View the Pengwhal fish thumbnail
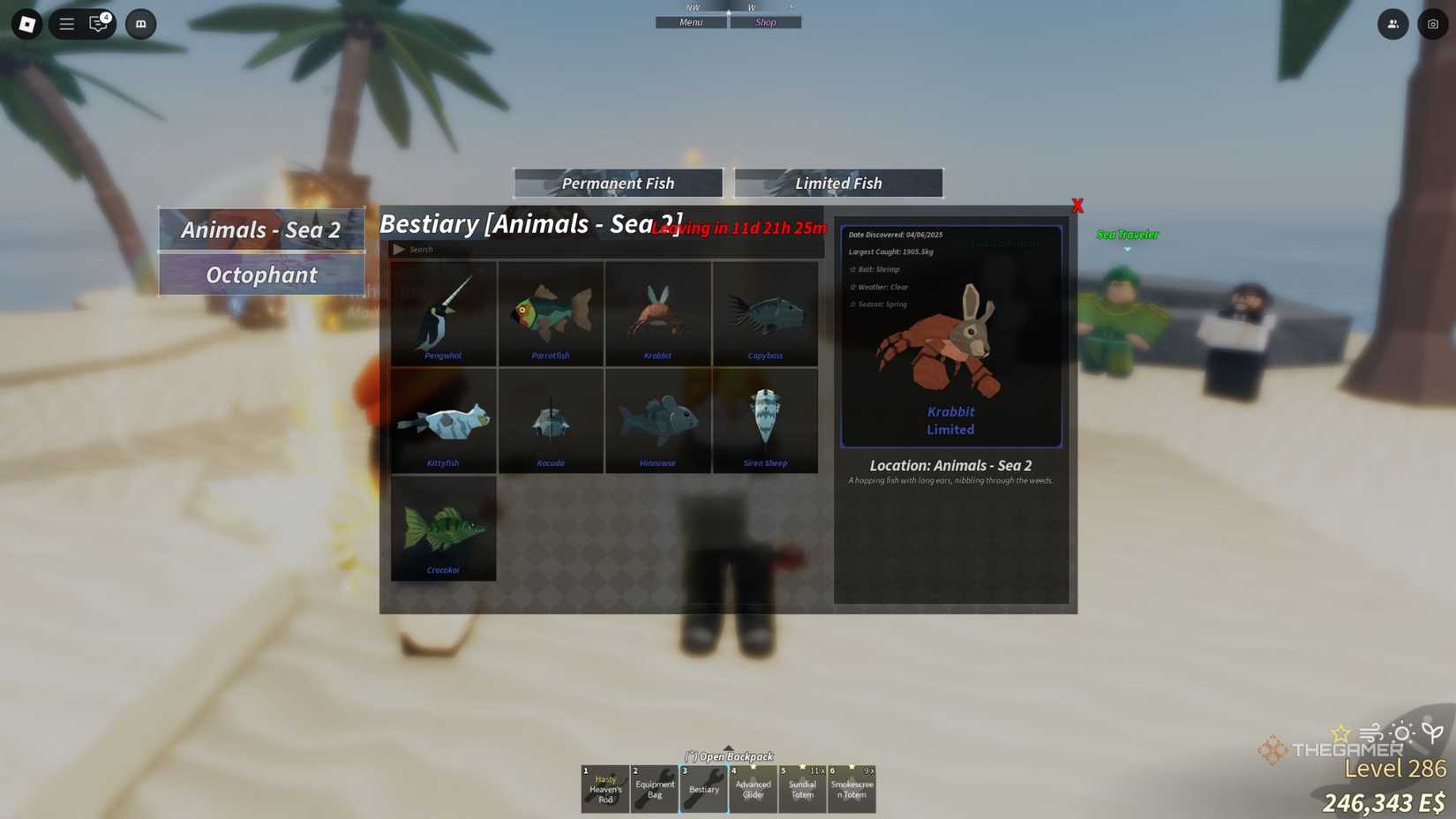1456x819 pixels. point(443,315)
